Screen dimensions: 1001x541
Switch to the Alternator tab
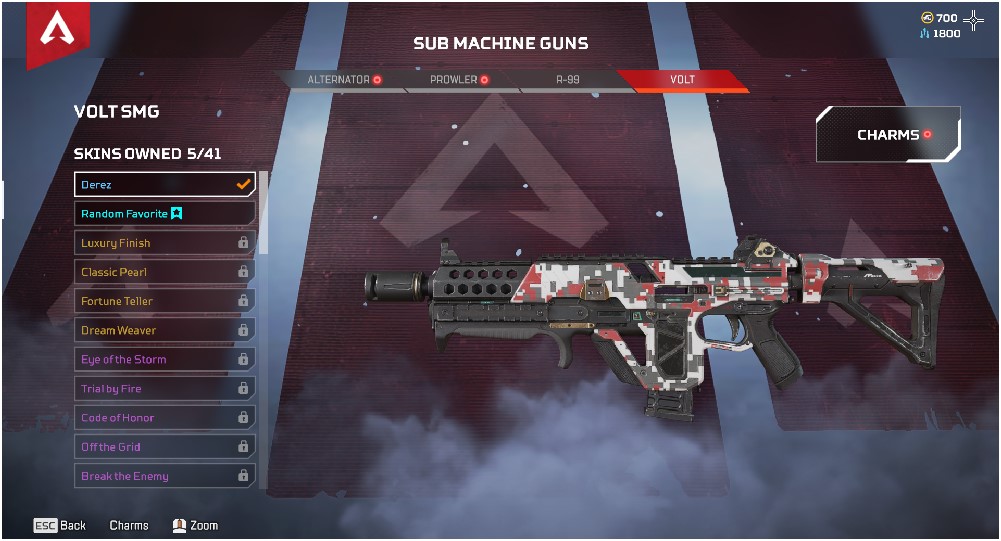[x=344, y=80]
